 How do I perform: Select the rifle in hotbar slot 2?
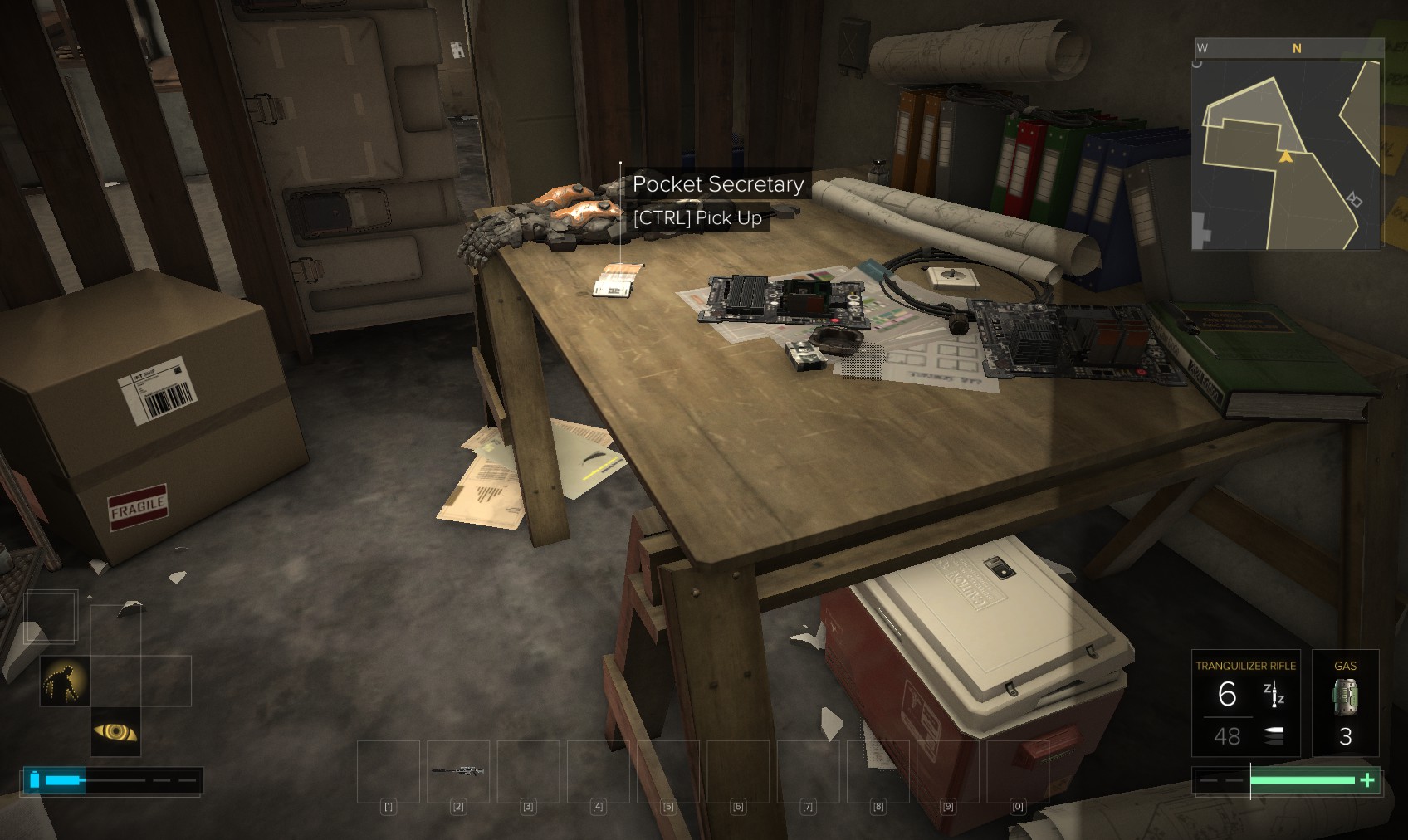(458, 771)
